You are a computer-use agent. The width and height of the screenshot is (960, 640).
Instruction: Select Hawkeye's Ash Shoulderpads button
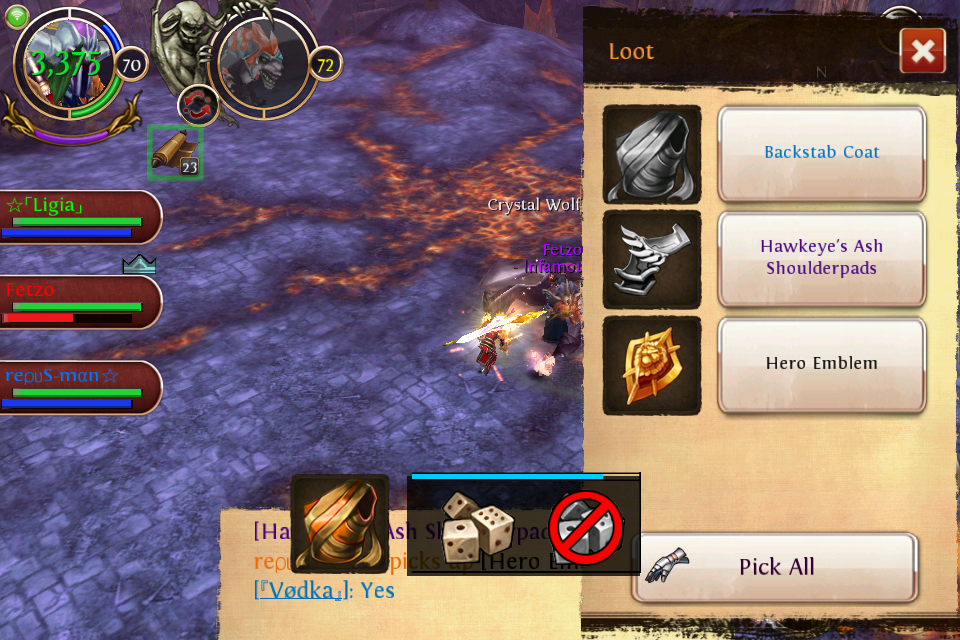(821, 258)
